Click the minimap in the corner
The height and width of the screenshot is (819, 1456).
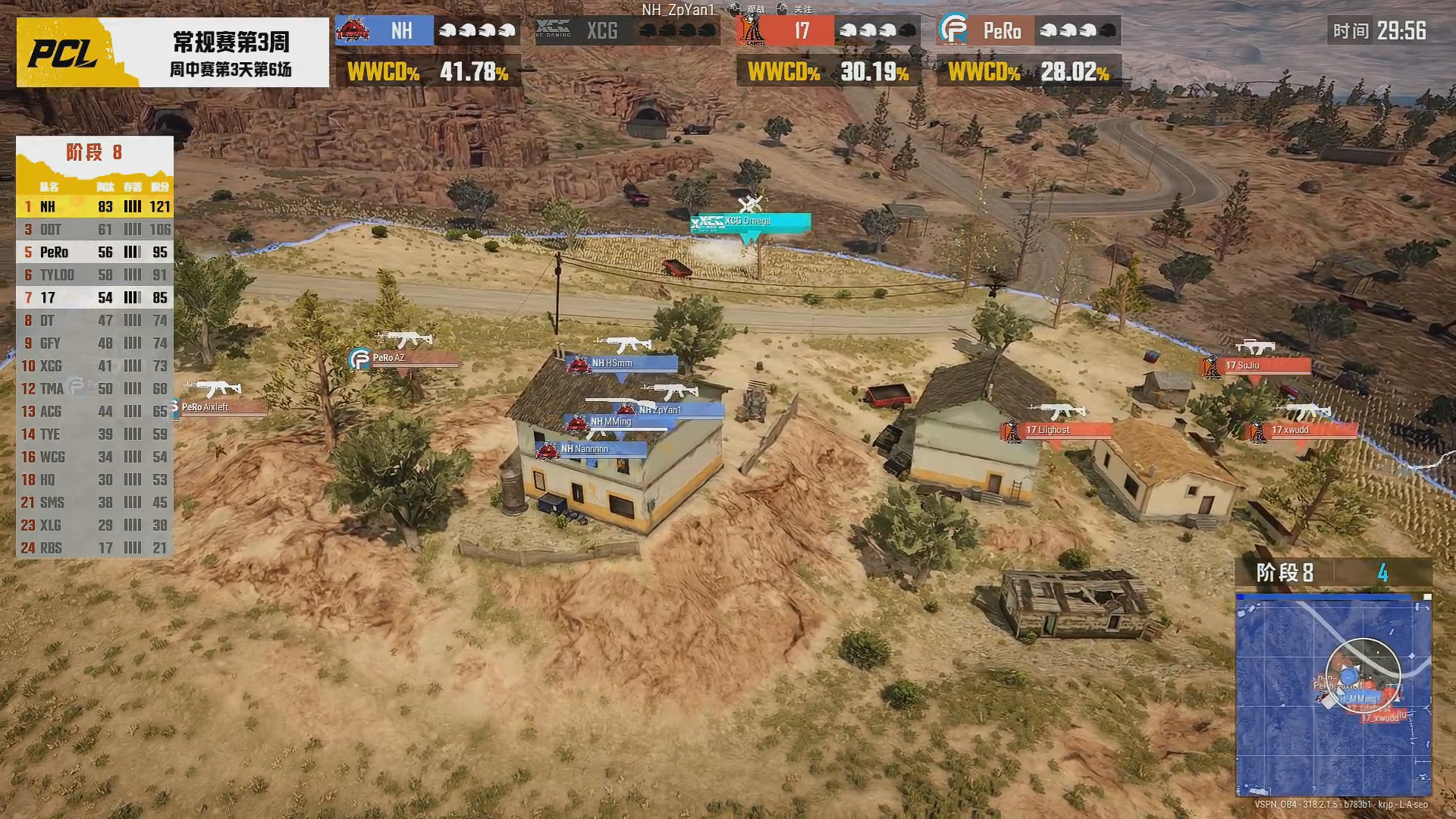pyautogui.click(x=1333, y=695)
